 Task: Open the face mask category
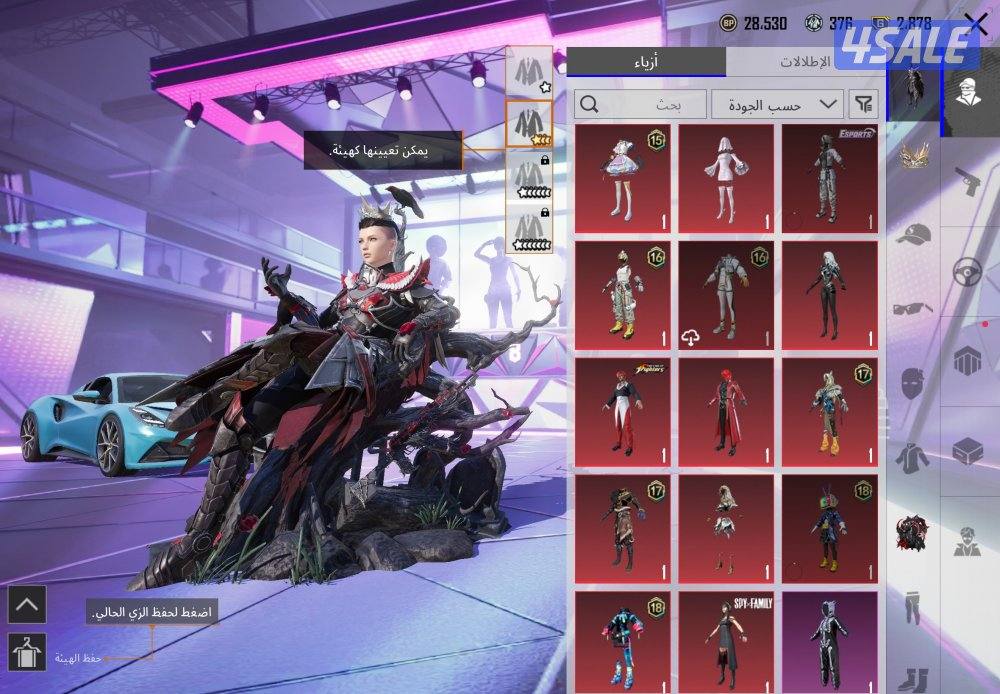[x=912, y=382]
